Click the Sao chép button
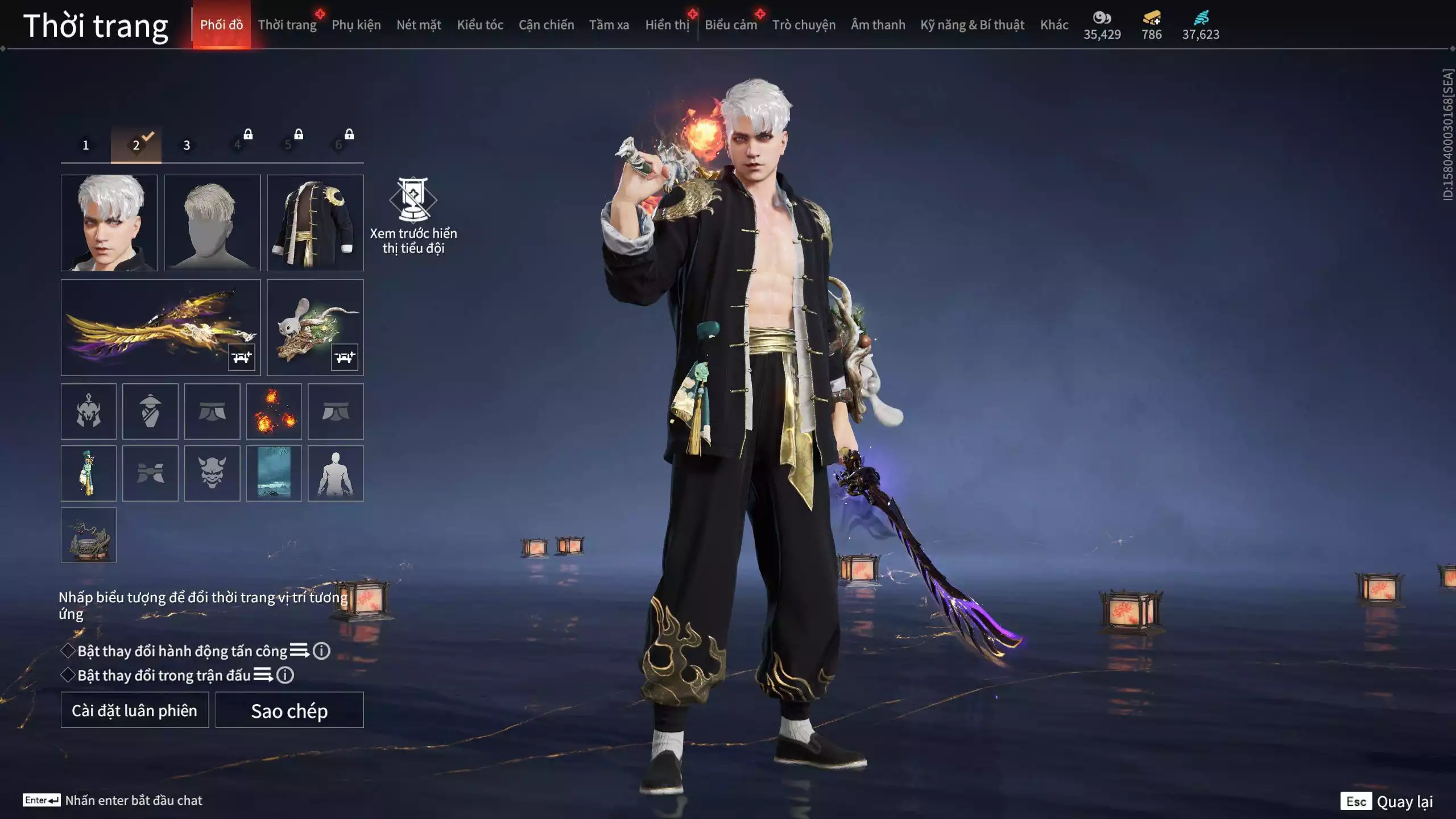 coord(289,710)
